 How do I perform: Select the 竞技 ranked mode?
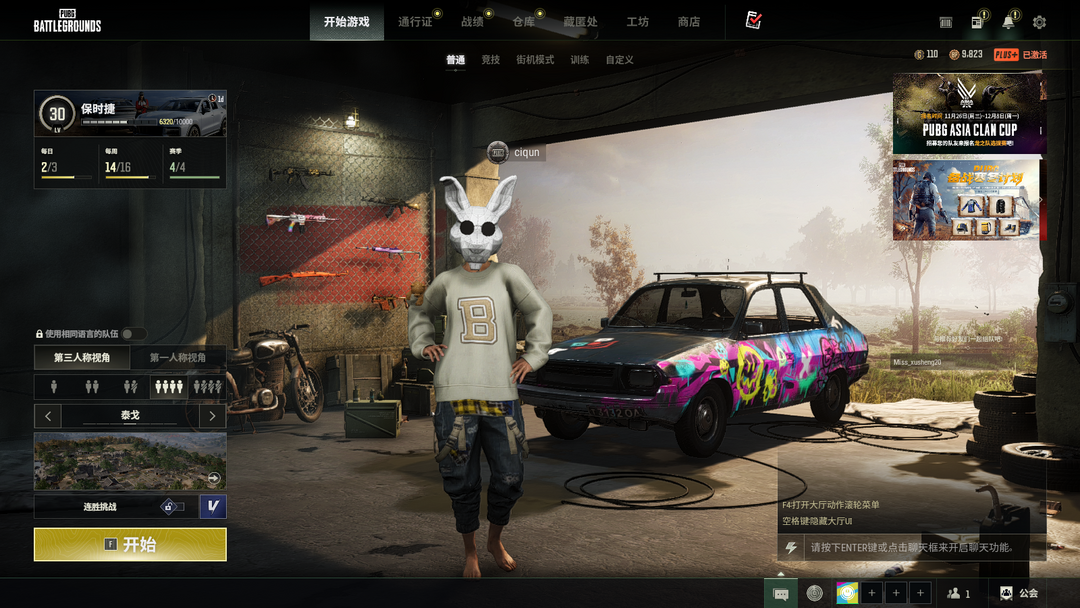[490, 60]
